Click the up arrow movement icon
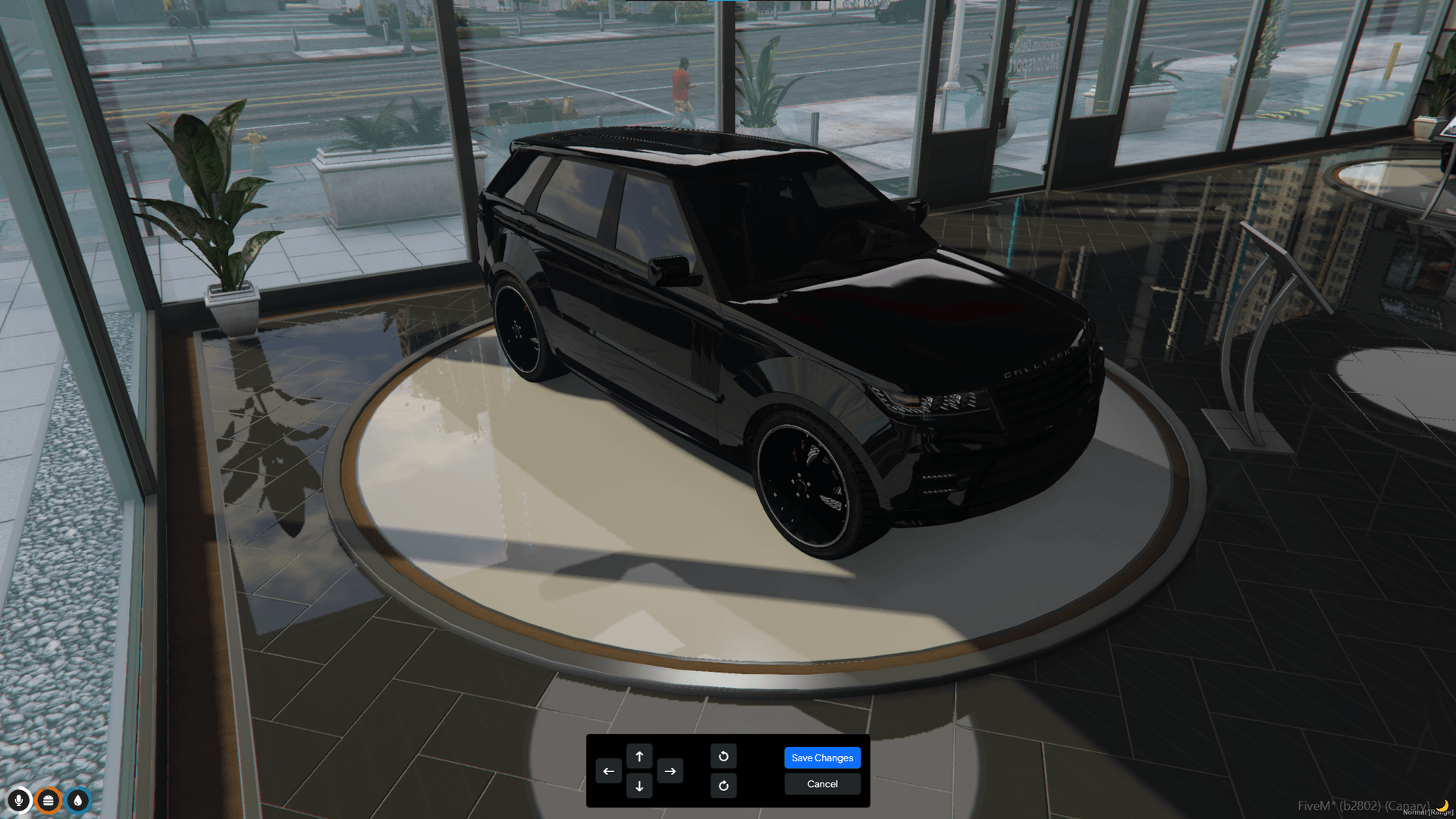 pyautogui.click(x=640, y=756)
